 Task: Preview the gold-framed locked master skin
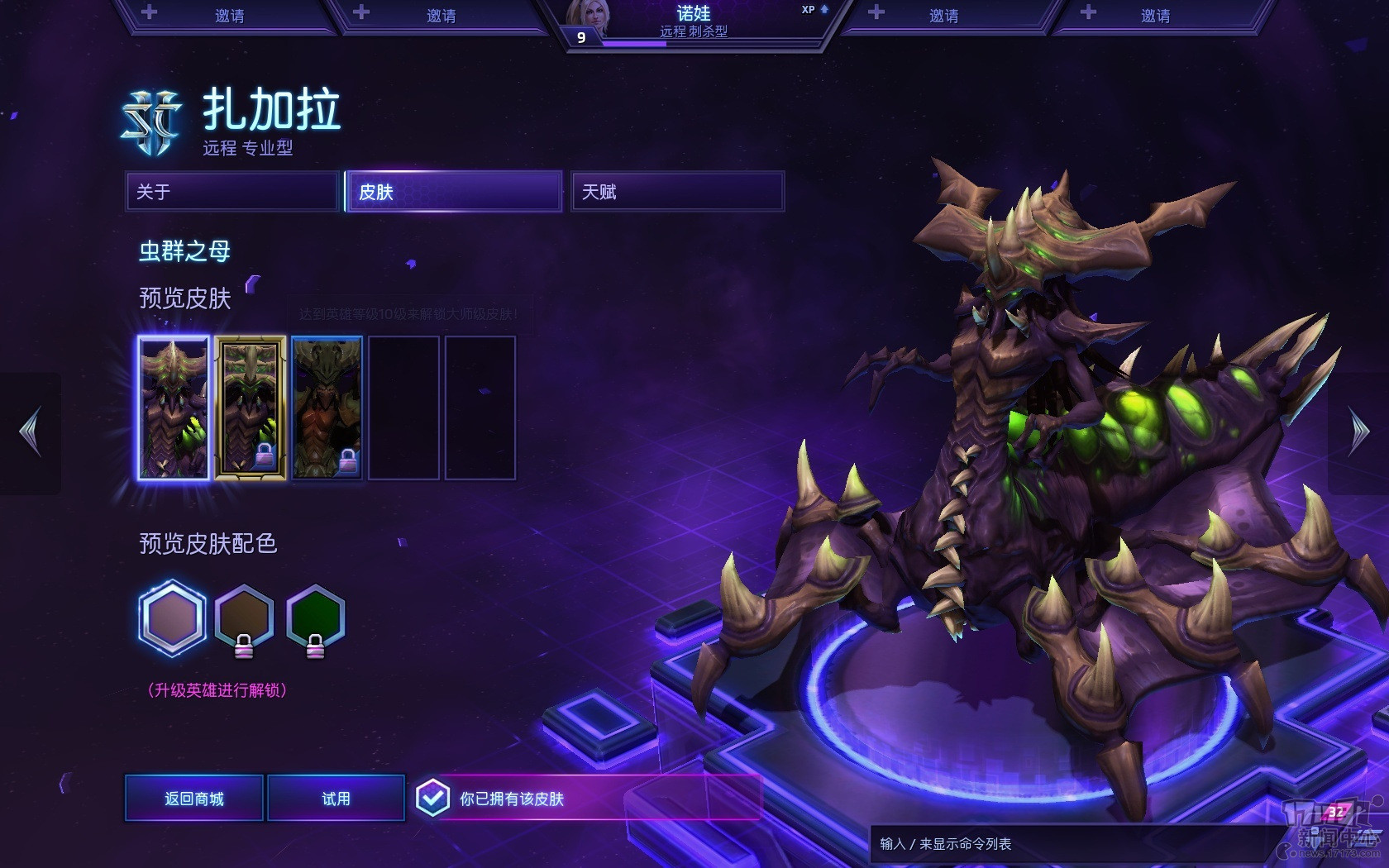[x=251, y=408]
